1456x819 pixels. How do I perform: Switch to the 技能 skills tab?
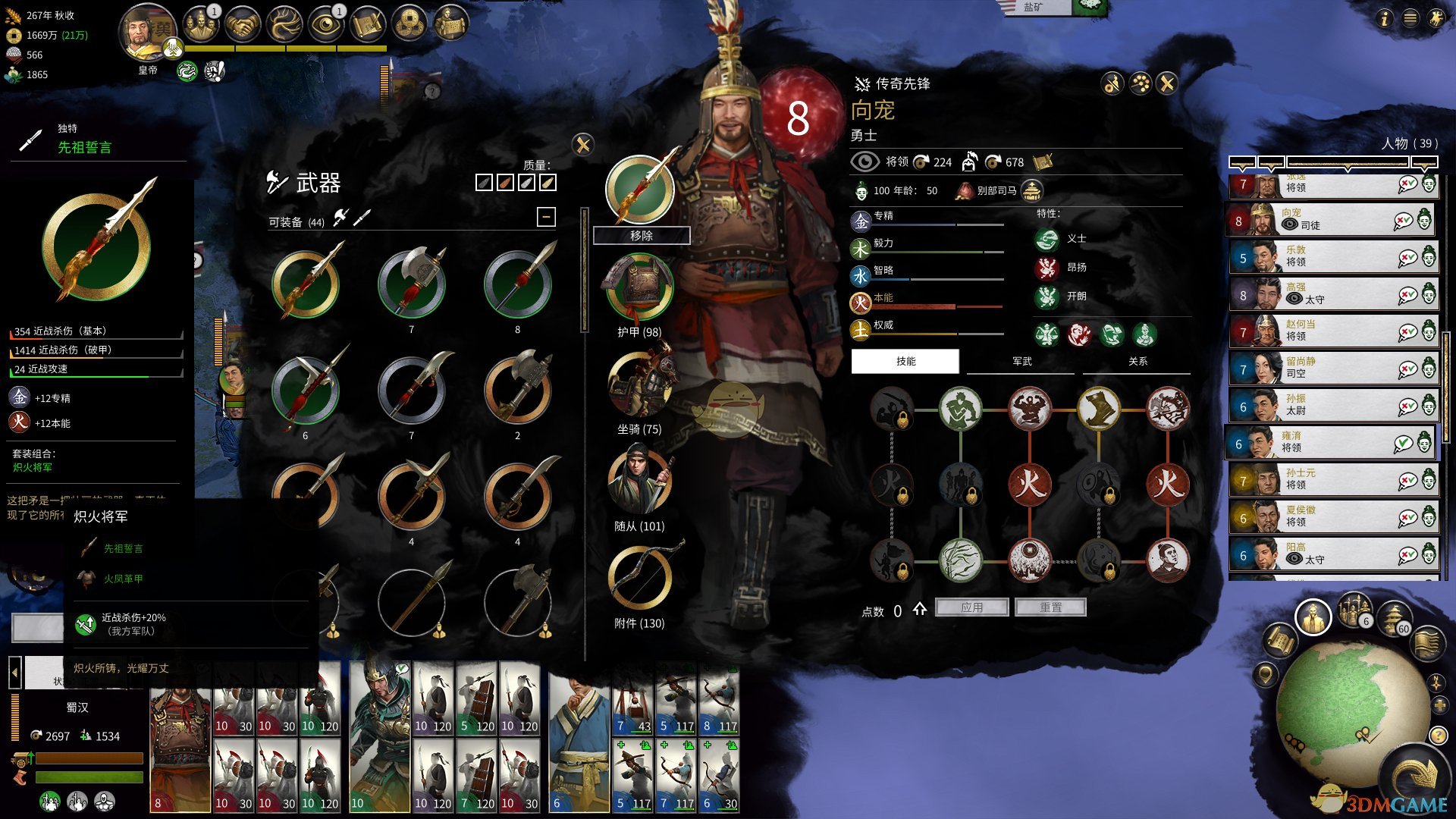[x=905, y=362]
